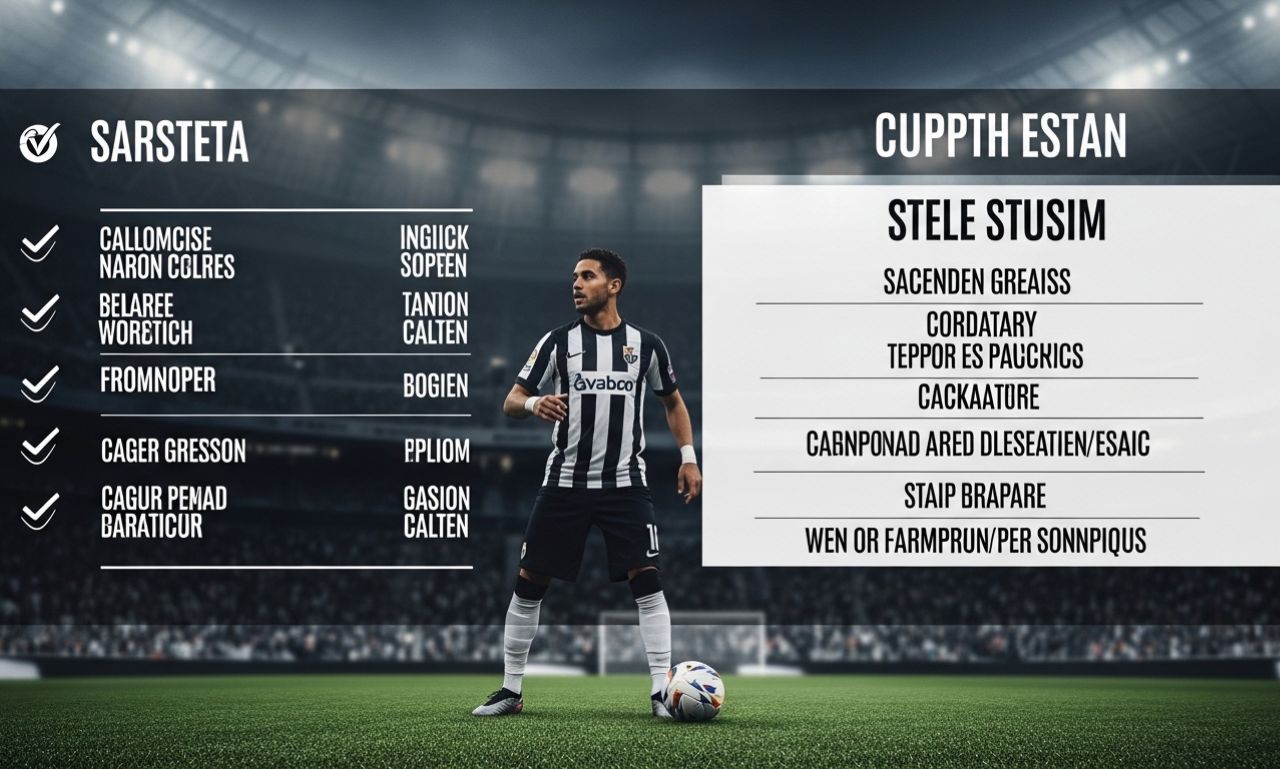Screen dimensions: 1280x769
Task: Choose CABNPONAD ARED DLESEATIEN/ESAIC option
Action: [x=978, y=445]
